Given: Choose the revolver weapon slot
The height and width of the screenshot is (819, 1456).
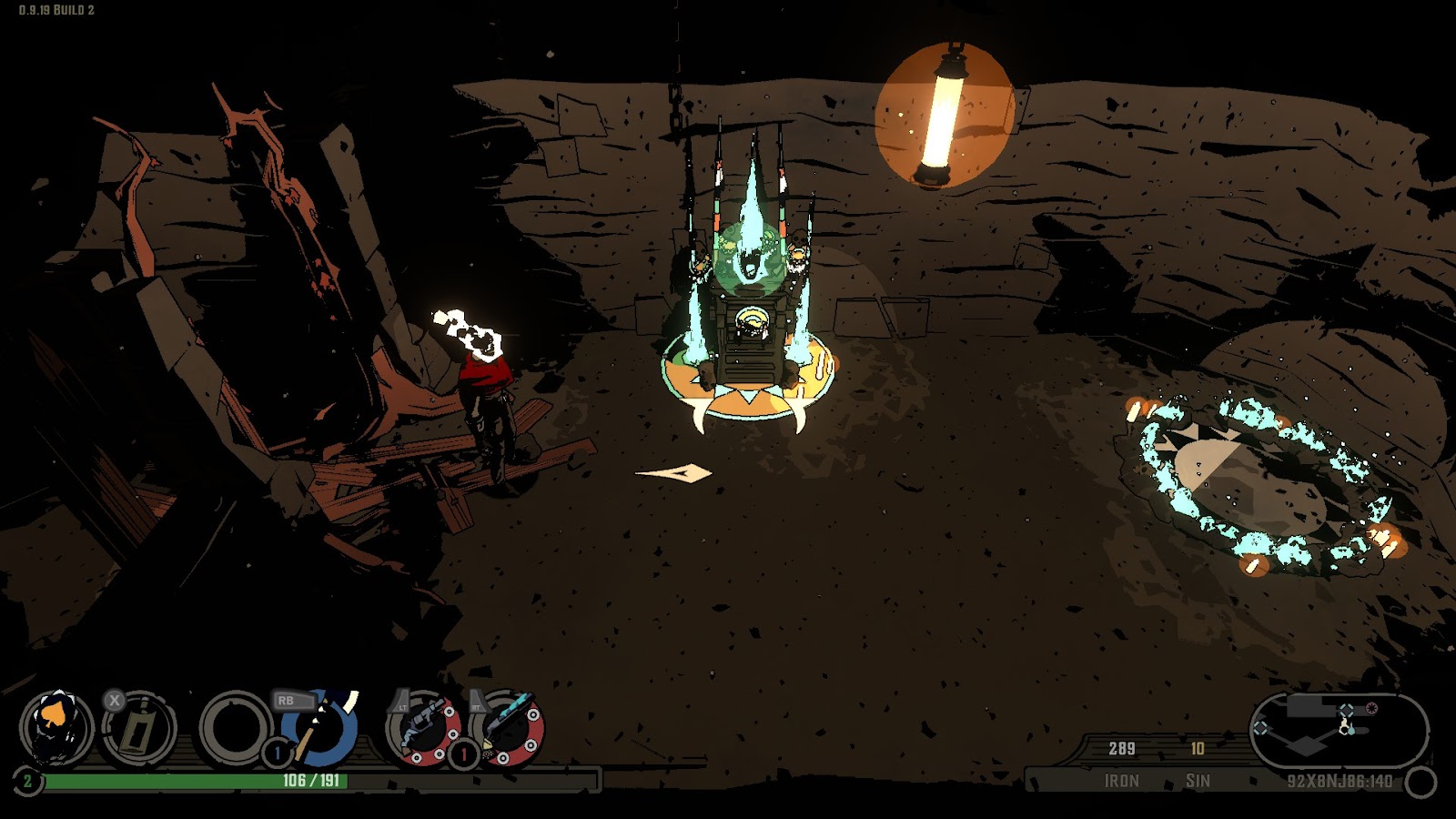Looking at the screenshot, I should (422, 730).
